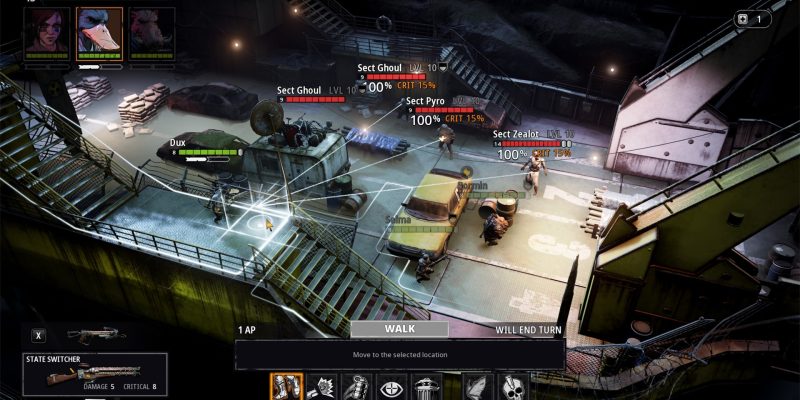Activate the skull mutation ability icon
Image resolution: width=800 pixels, height=400 pixels.
(x=515, y=386)
